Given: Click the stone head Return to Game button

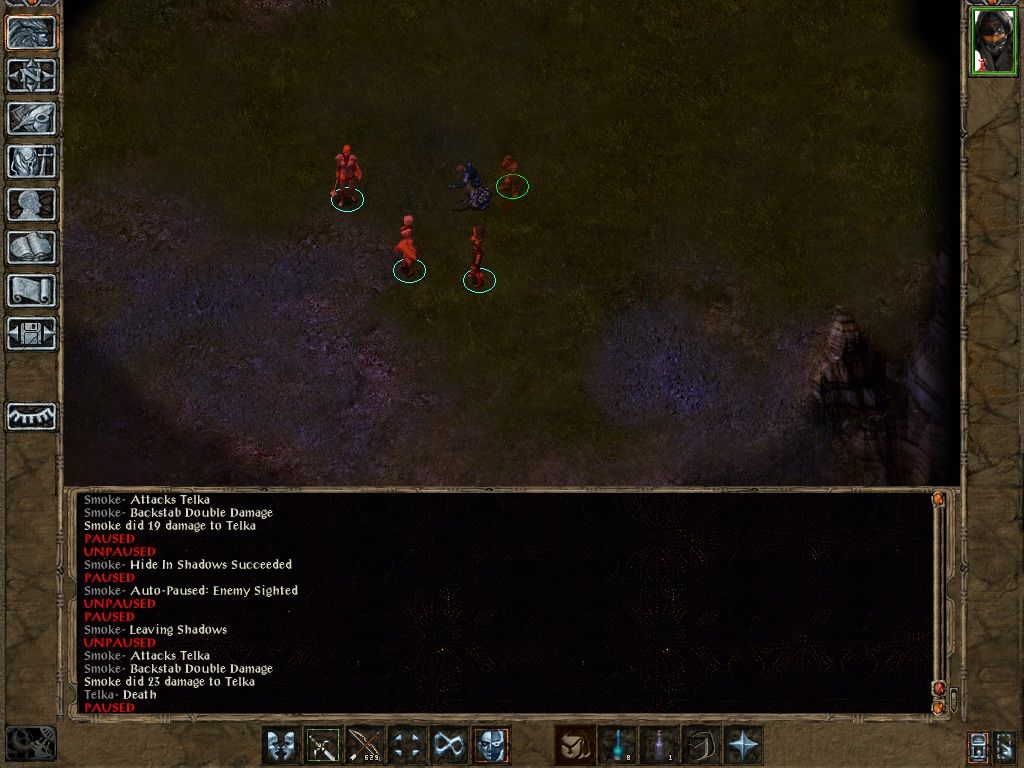Looking at the screenshot, I should click(32, 33).
